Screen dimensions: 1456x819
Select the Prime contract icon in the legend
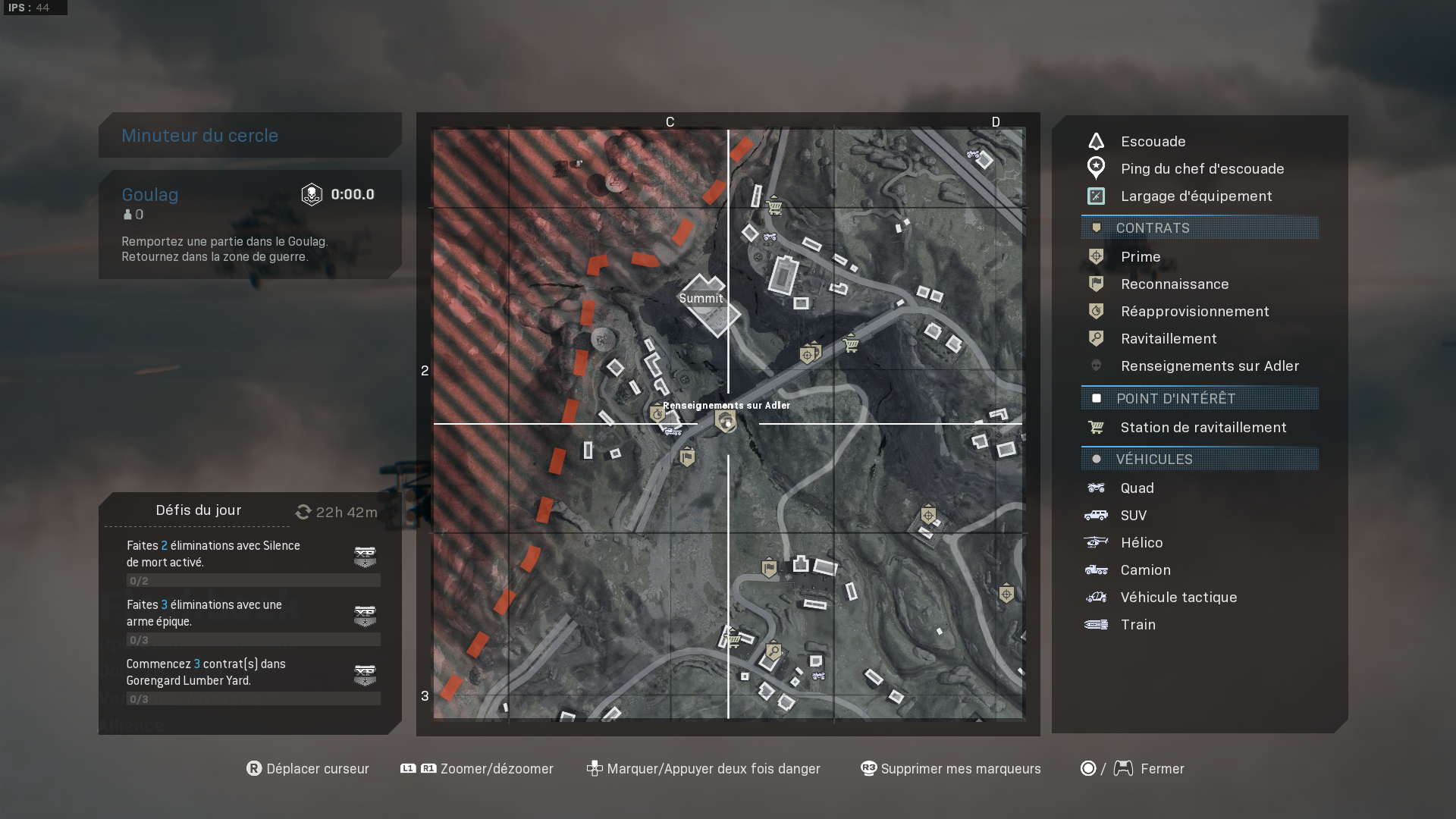coord(1095,256)
